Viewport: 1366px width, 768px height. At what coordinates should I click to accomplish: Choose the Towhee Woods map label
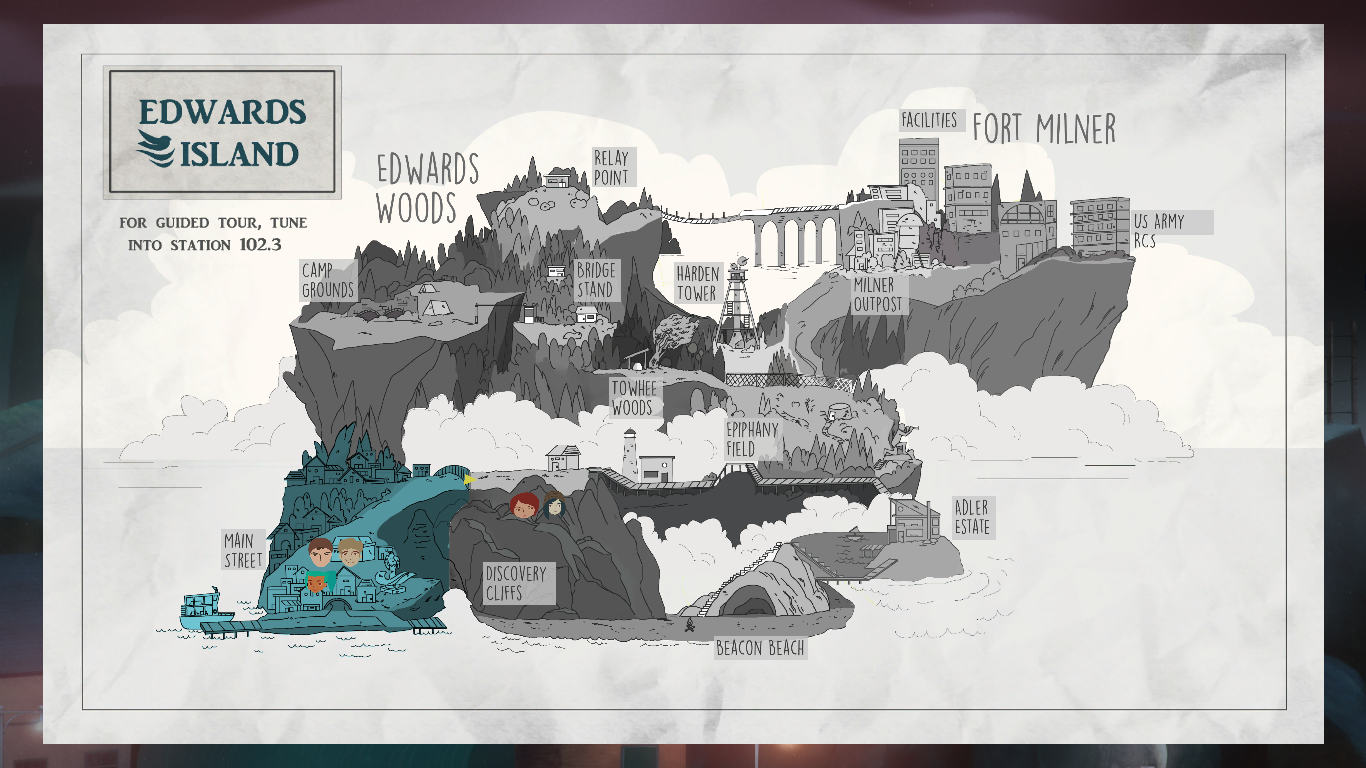point(633,398)
